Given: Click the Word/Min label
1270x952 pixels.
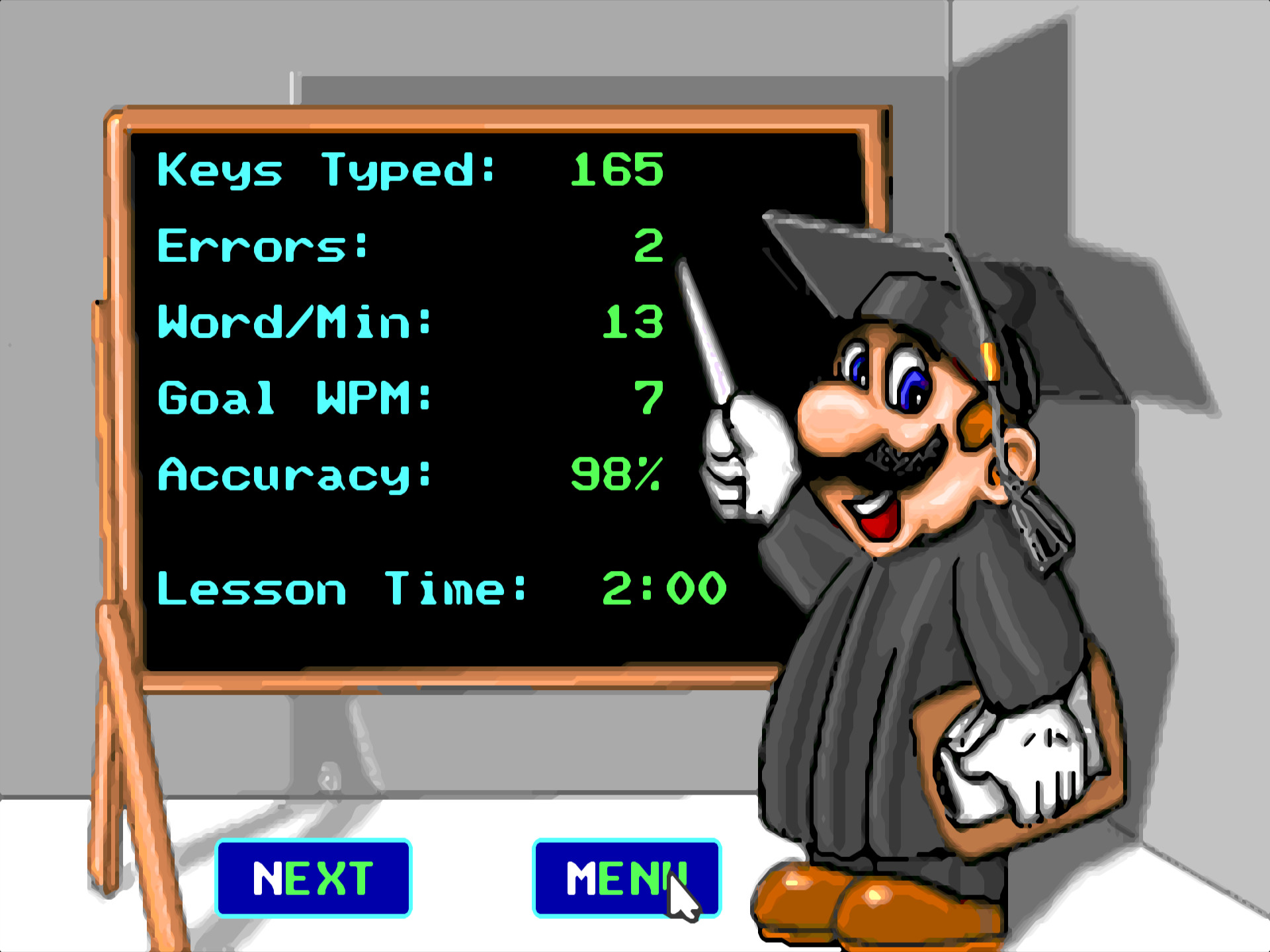Looking at the screenshot, I should pos(294,322).
